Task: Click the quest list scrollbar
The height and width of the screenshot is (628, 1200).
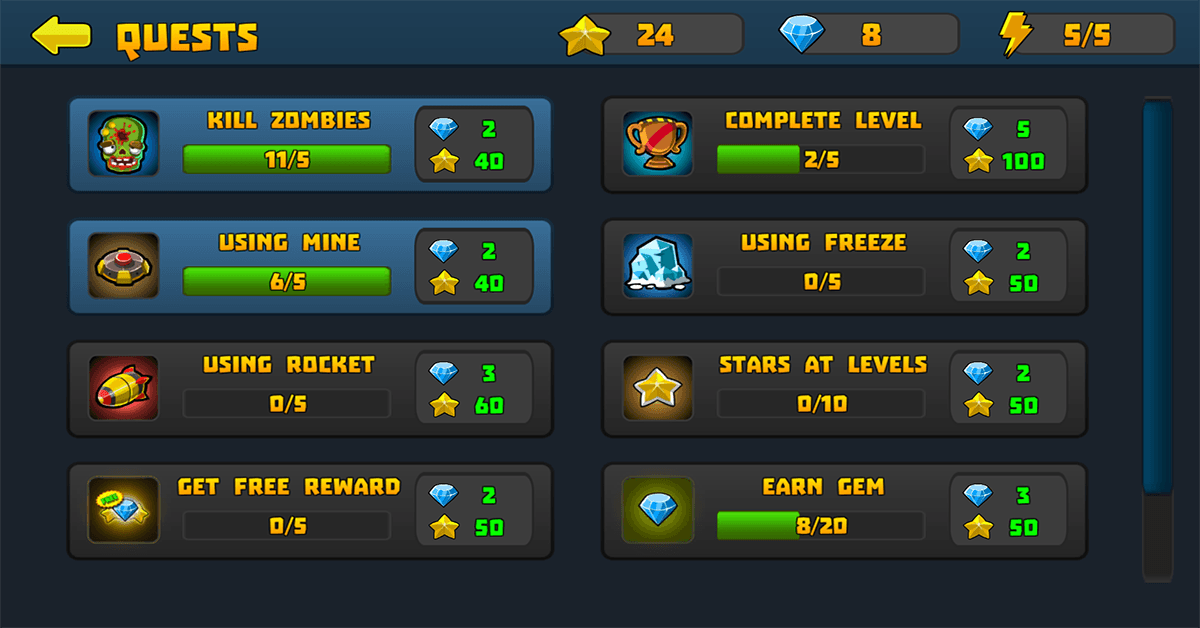Action: [x=1157, y=300]
